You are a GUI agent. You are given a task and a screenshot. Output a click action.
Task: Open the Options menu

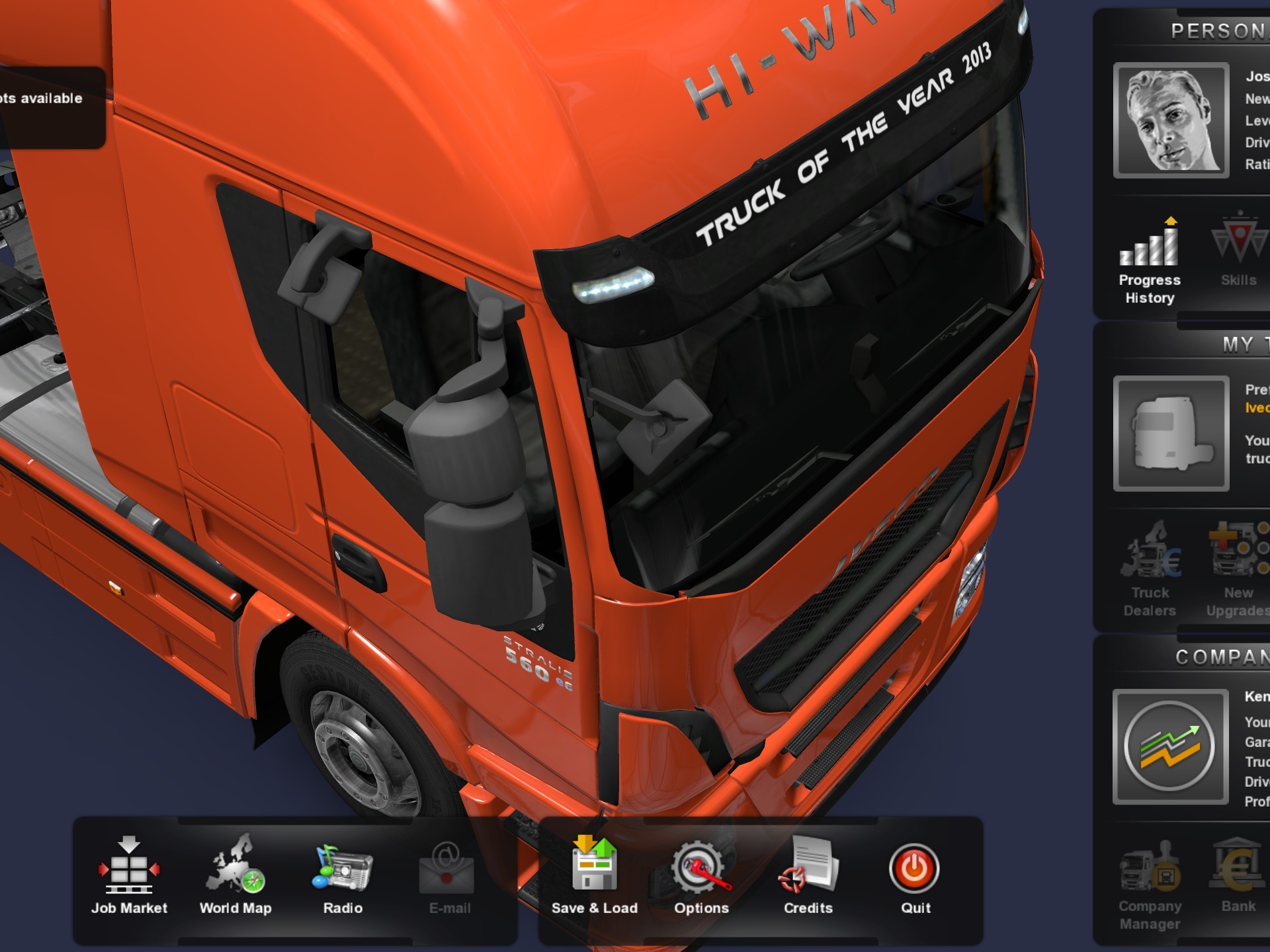(701, 876)
